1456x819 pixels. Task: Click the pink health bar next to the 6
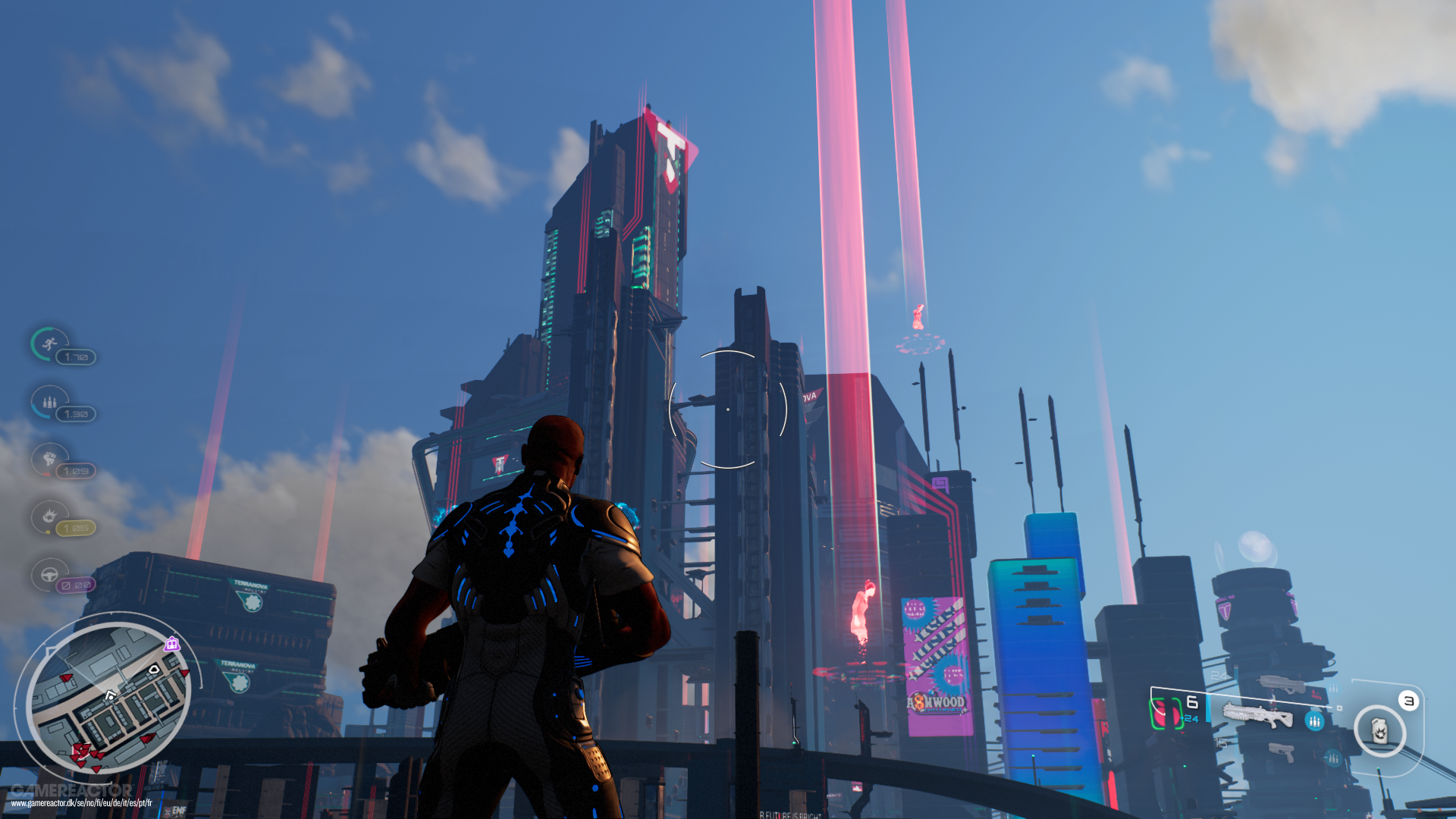1166,713
